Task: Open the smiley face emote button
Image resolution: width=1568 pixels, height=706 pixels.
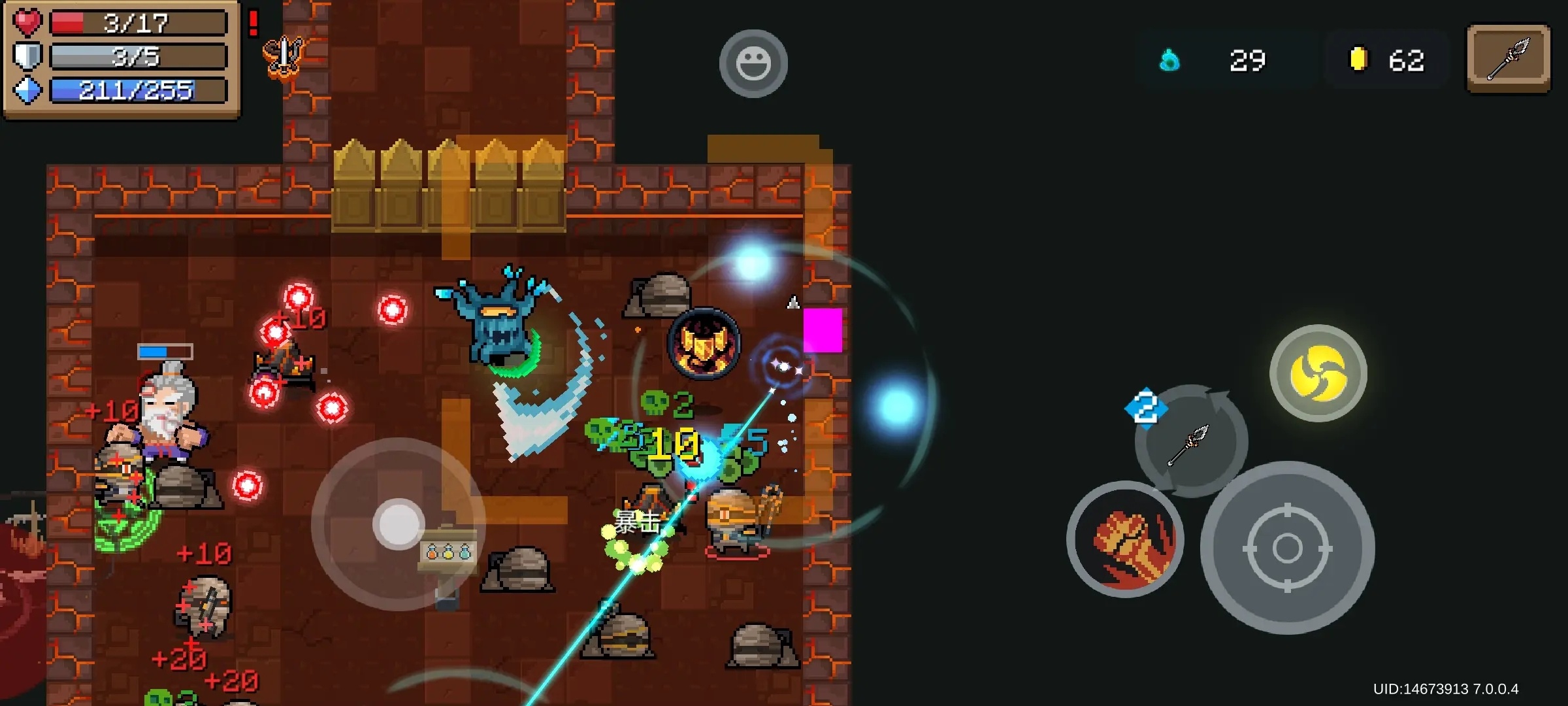Action: coord(753,63)
